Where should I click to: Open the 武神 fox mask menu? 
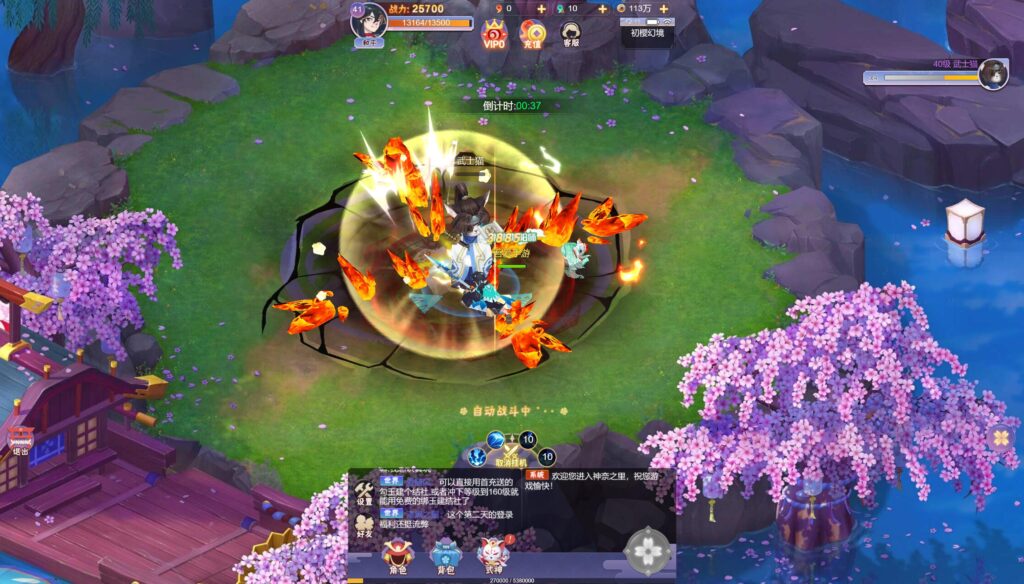[493, 555]
